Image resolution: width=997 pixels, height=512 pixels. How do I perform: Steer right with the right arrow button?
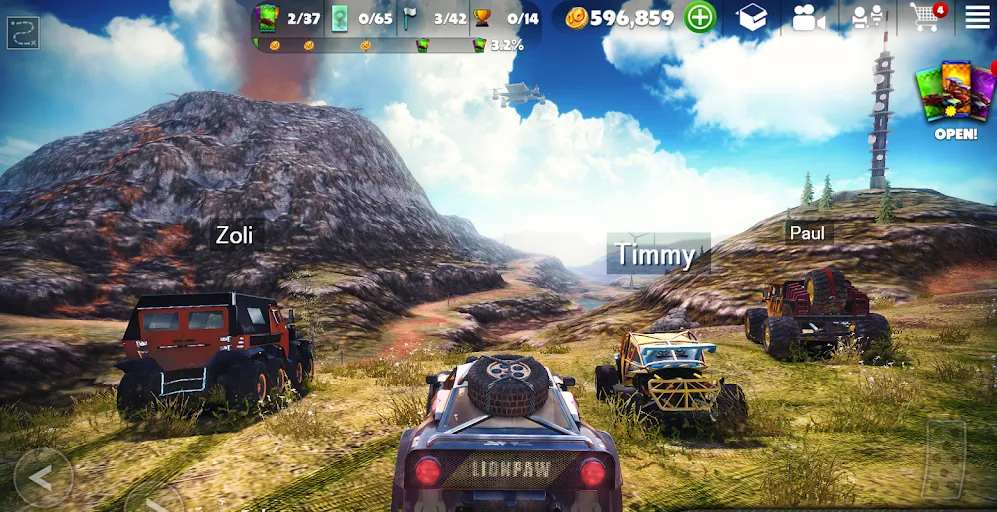coord(152,499)
